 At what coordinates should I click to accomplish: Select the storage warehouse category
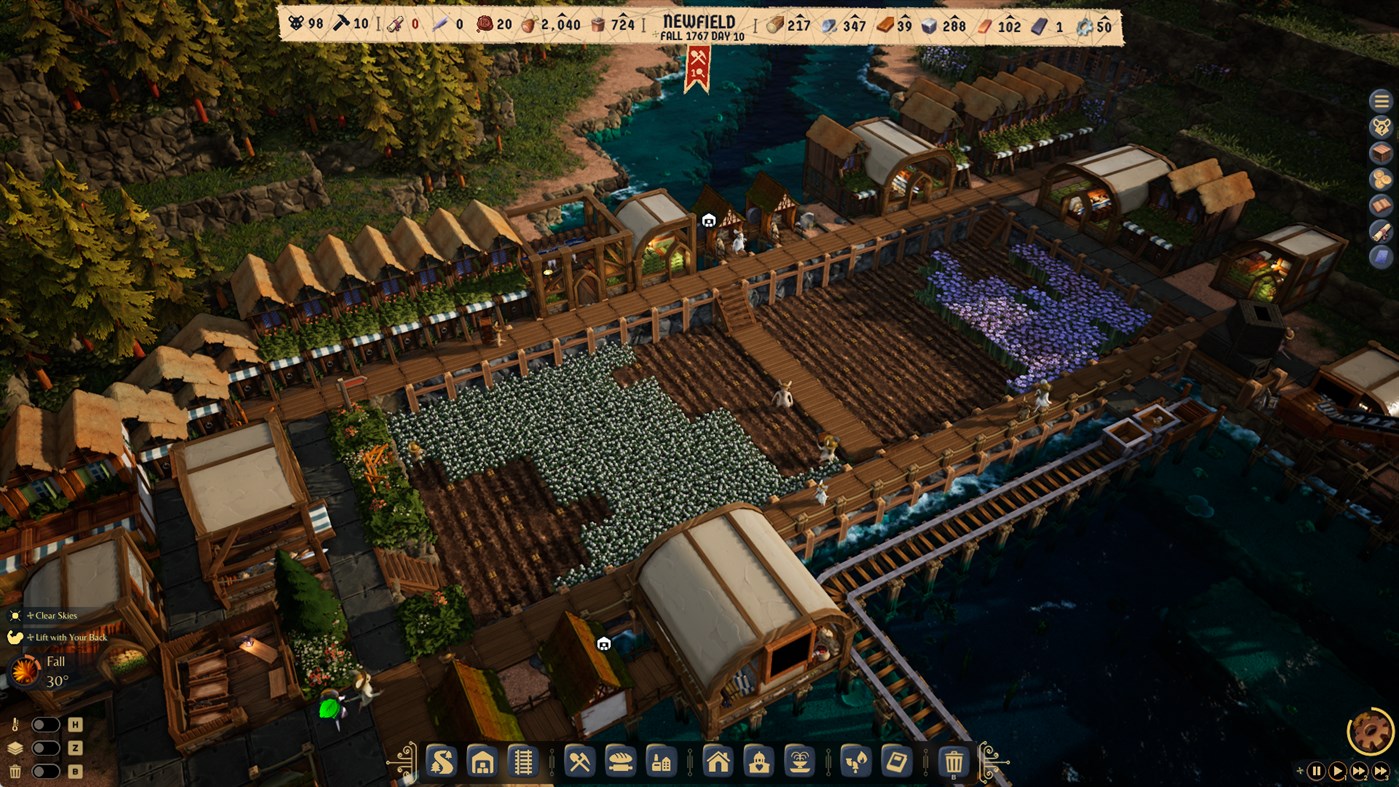[x=480, y=761]
